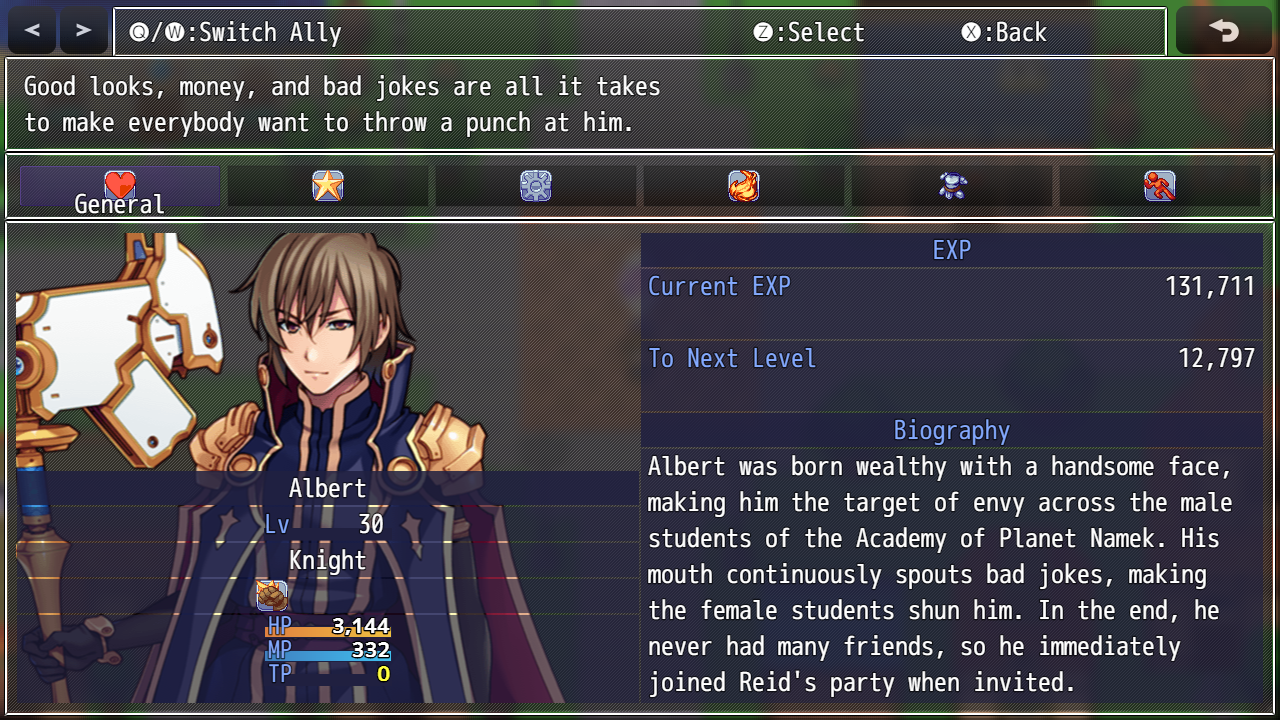Switch to the previous ally with left arrow
Image resolution: width=1280 pixels, height=720 pixels.
click(33, 31)
